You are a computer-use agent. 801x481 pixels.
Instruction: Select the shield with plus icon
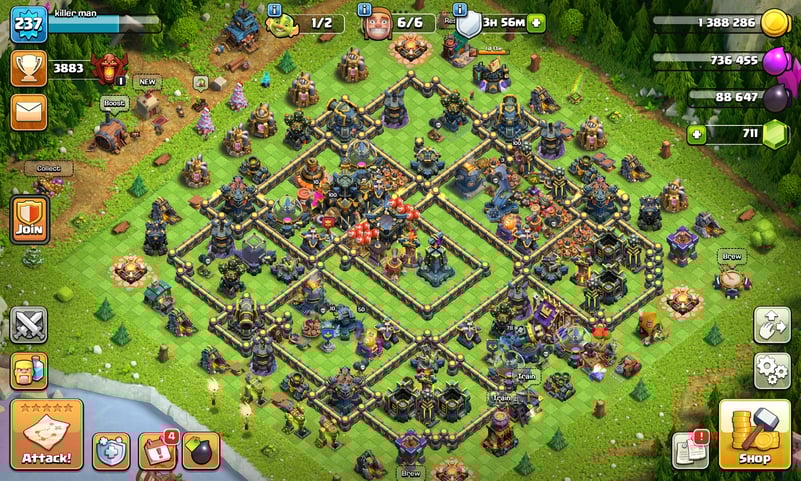[111, 451]
